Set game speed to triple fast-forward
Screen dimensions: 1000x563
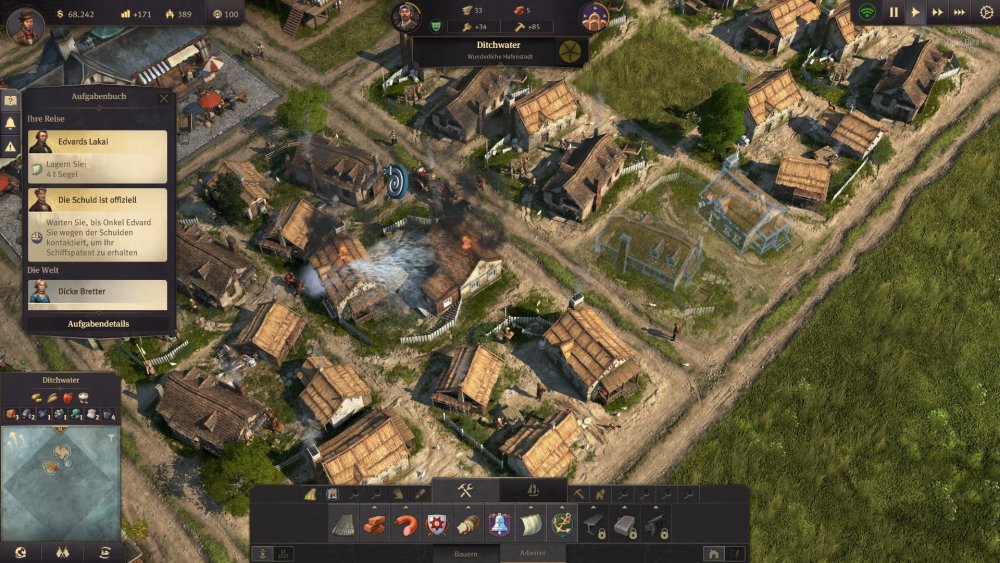point(961,12)
